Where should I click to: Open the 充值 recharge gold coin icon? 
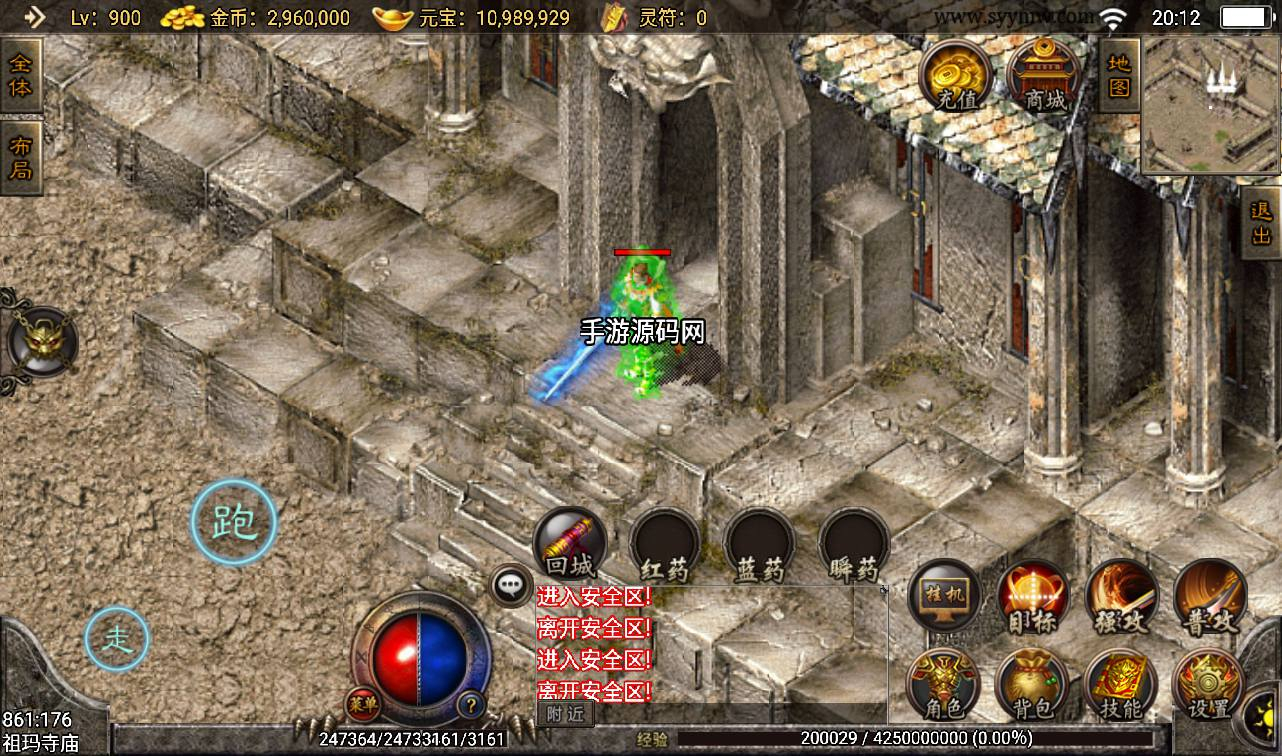pos(955,74)
